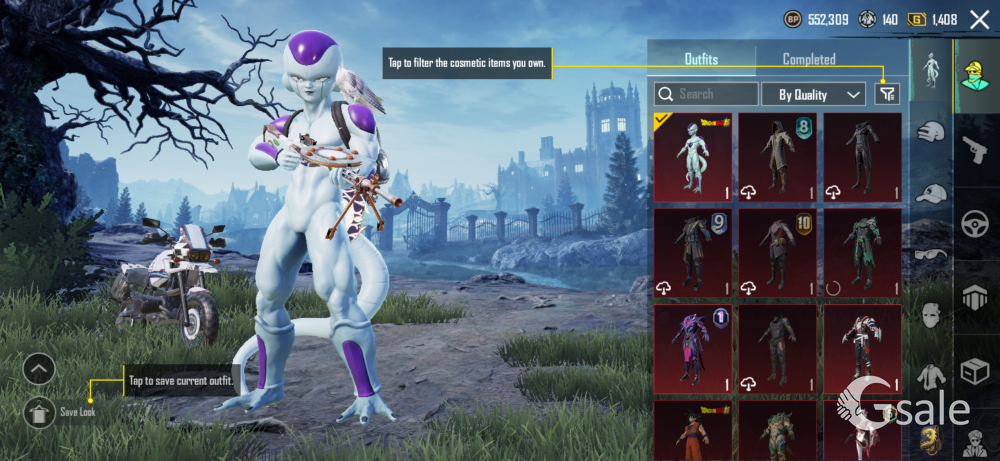Open the By Quality sort dropdown
The image size is (1000, 461).
[812, 94]
